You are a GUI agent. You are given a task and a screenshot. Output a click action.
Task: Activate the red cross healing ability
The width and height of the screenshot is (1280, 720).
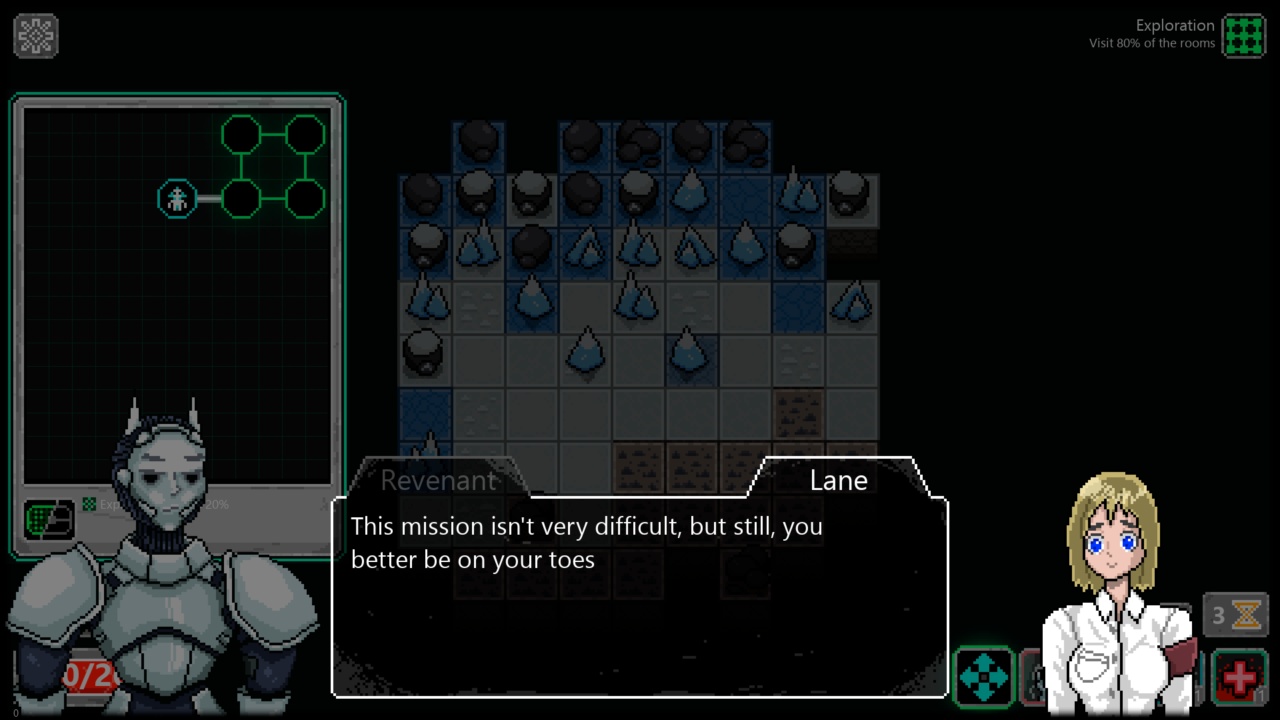click(x=1240, y=676)
